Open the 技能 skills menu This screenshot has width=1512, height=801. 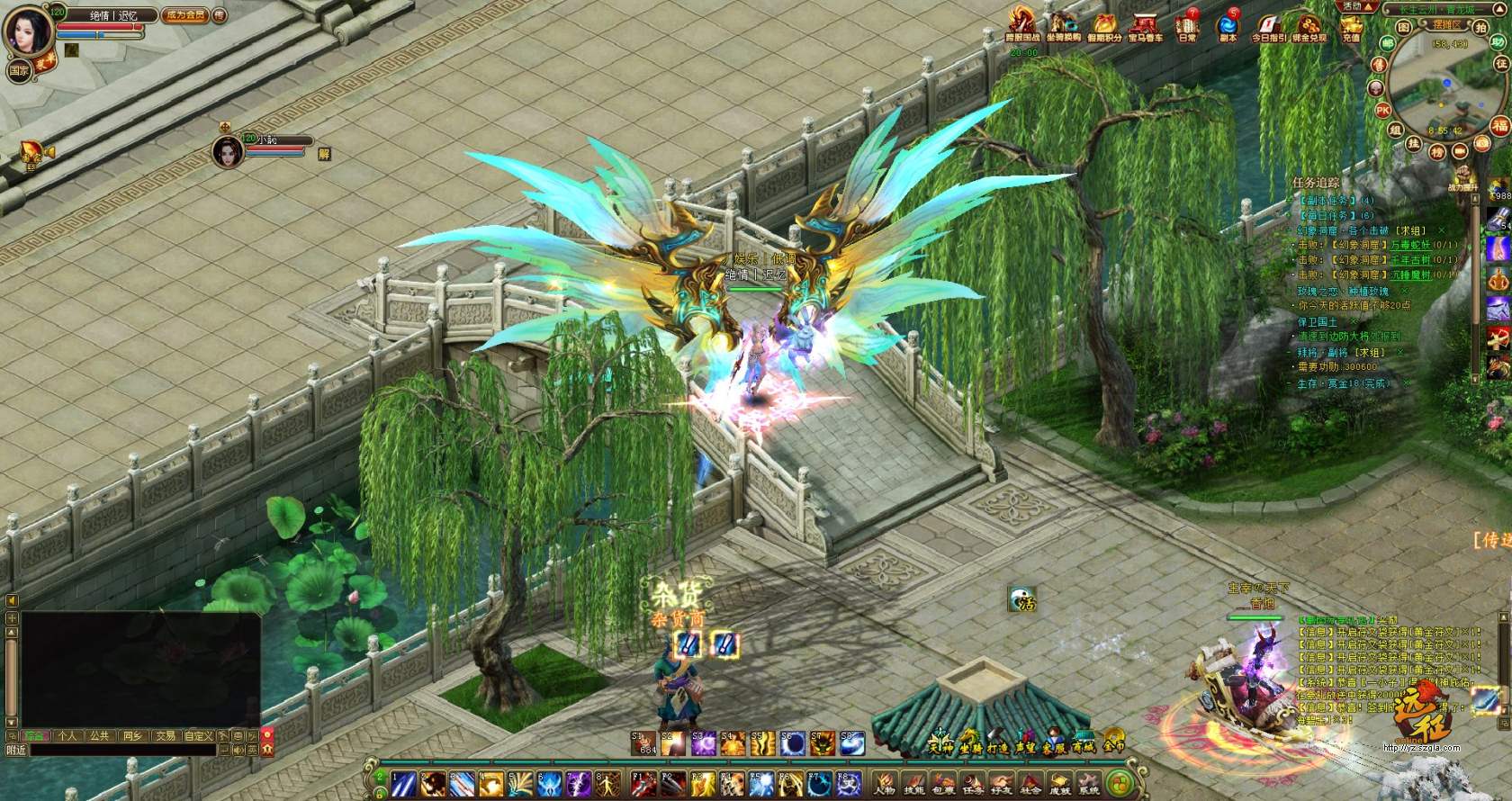[915, 783]
